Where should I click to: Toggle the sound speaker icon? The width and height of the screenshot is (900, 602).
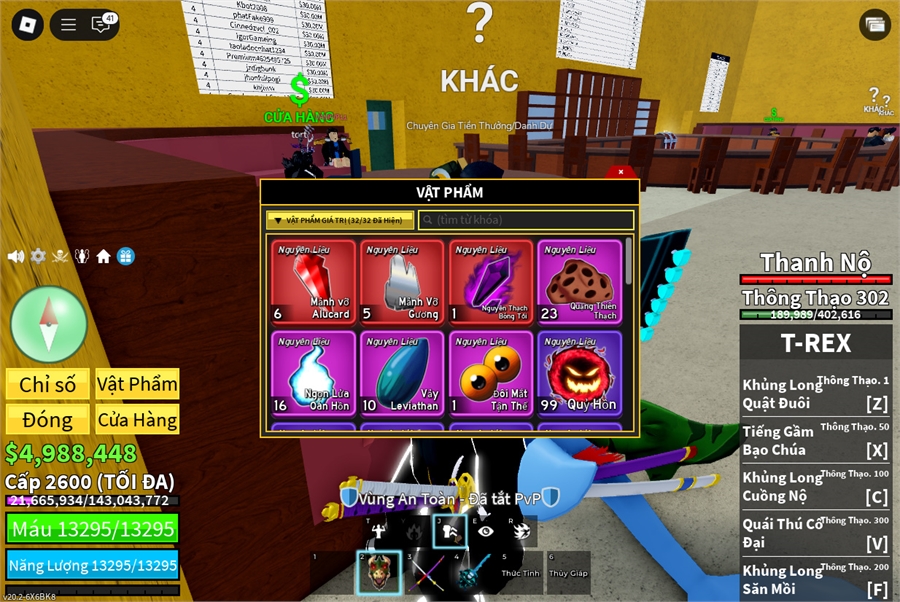pyautogui.click(x=16, y=256)
